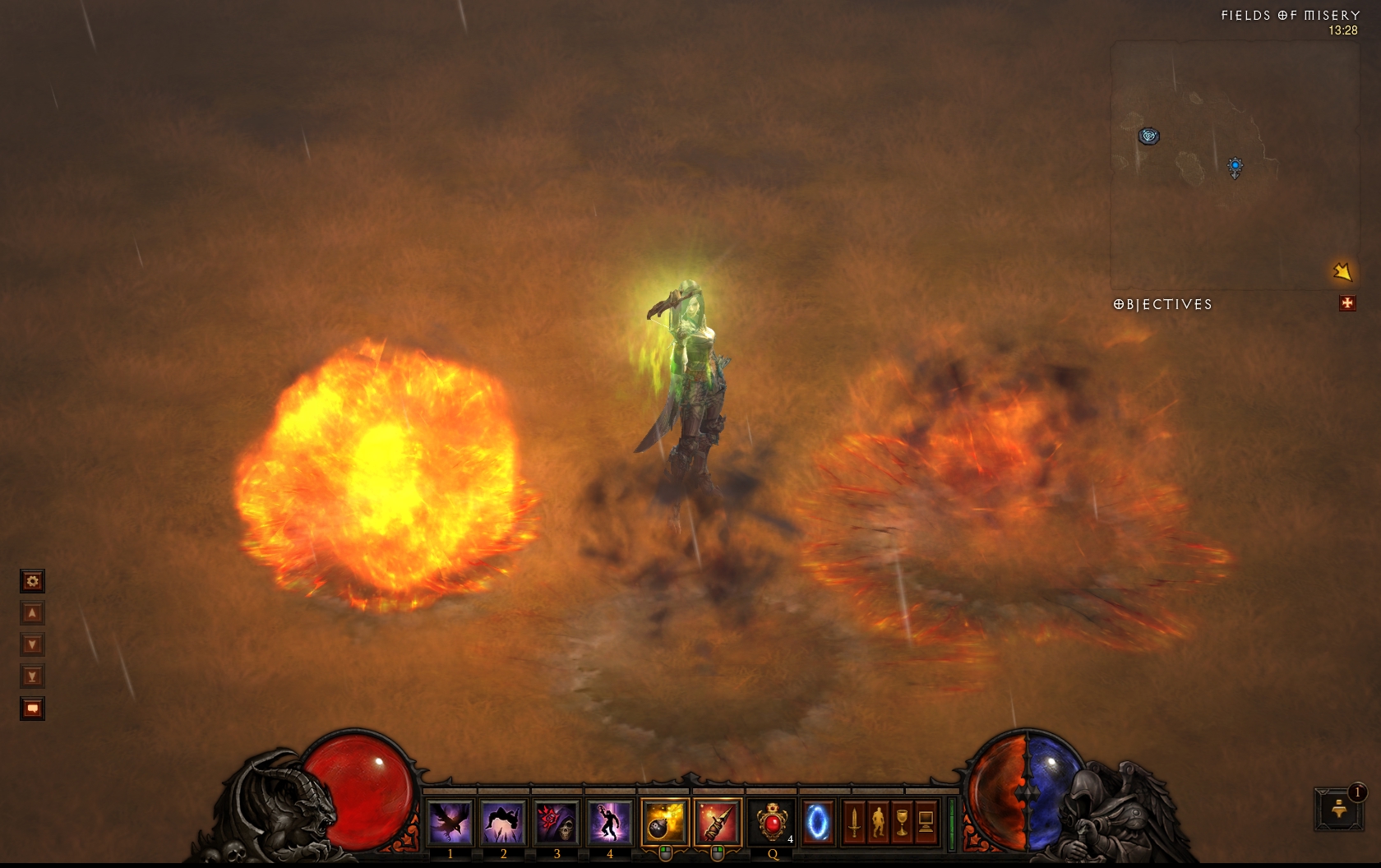Screen dimensions: 1381x868
Task: Open the goblet menu button
Action: (902, 821)
